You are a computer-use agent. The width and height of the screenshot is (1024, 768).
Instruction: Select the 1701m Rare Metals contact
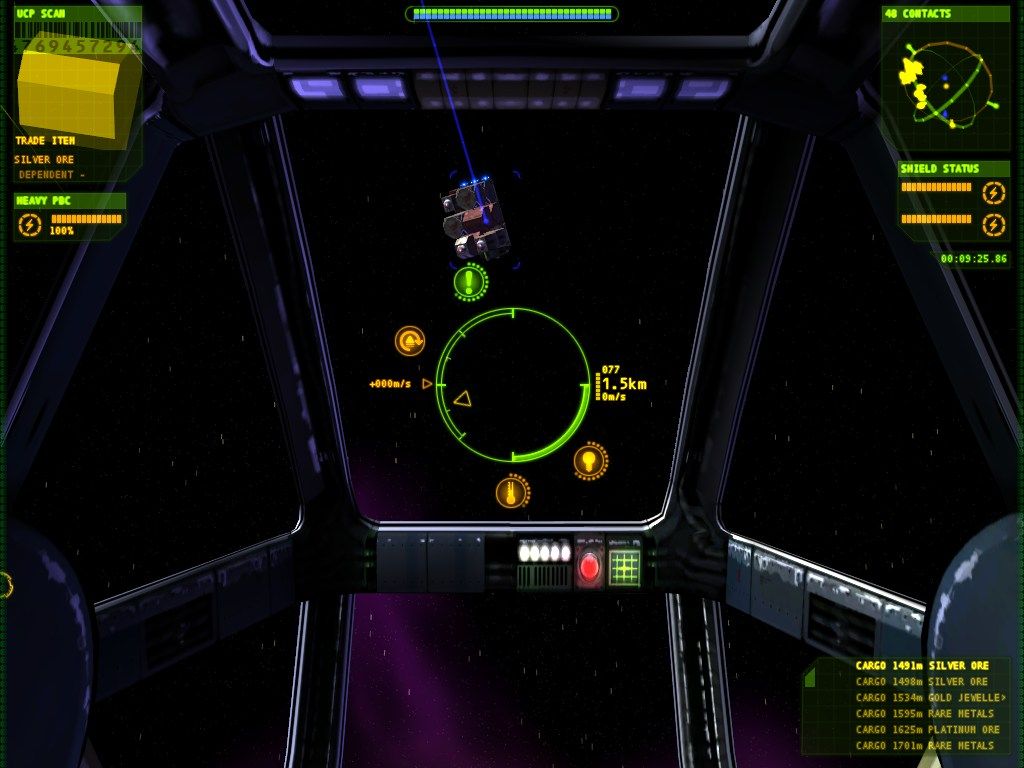click(x=921, y=746)
